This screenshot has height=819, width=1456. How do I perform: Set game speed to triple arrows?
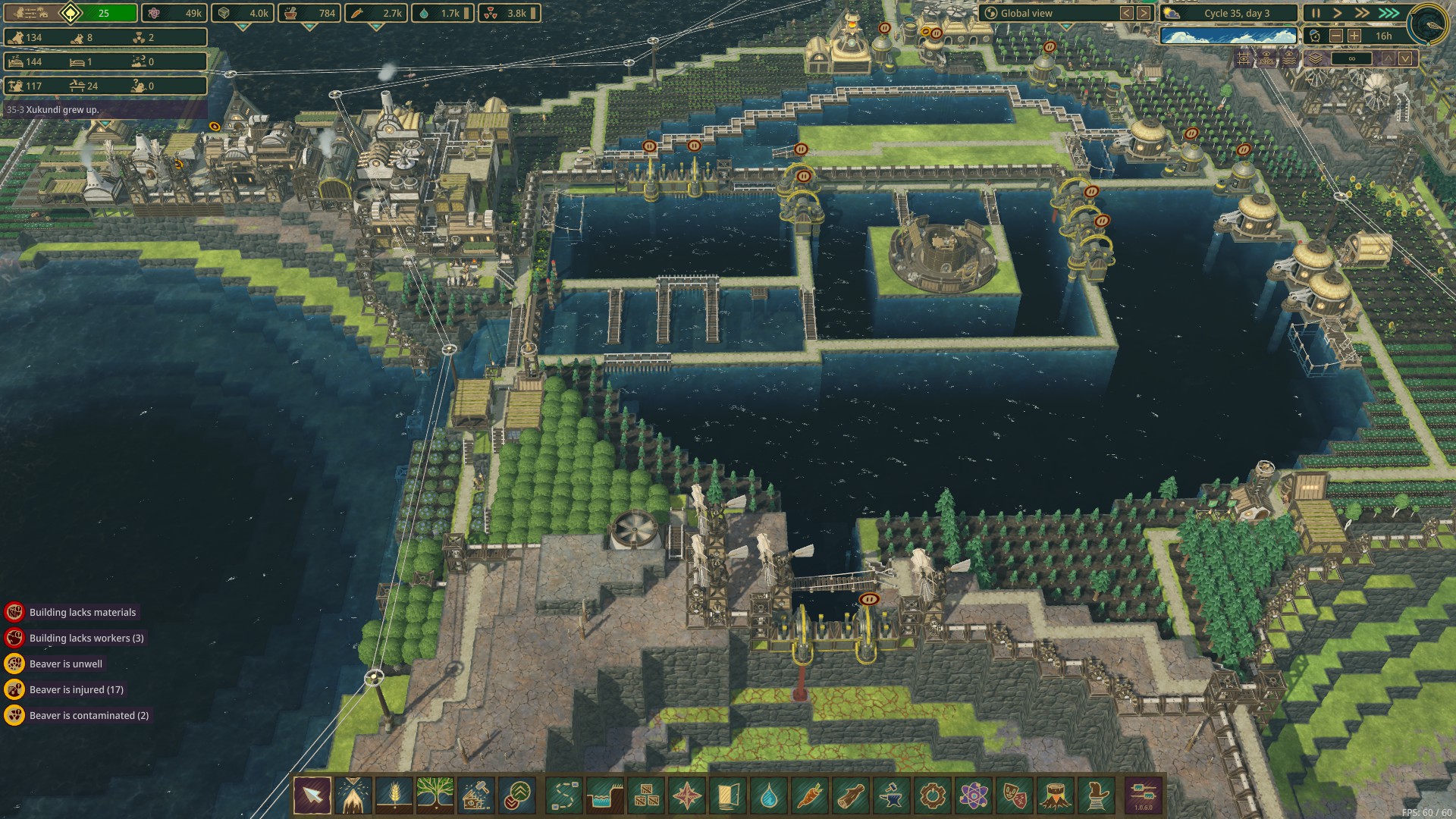click(x=1388, y=13)
